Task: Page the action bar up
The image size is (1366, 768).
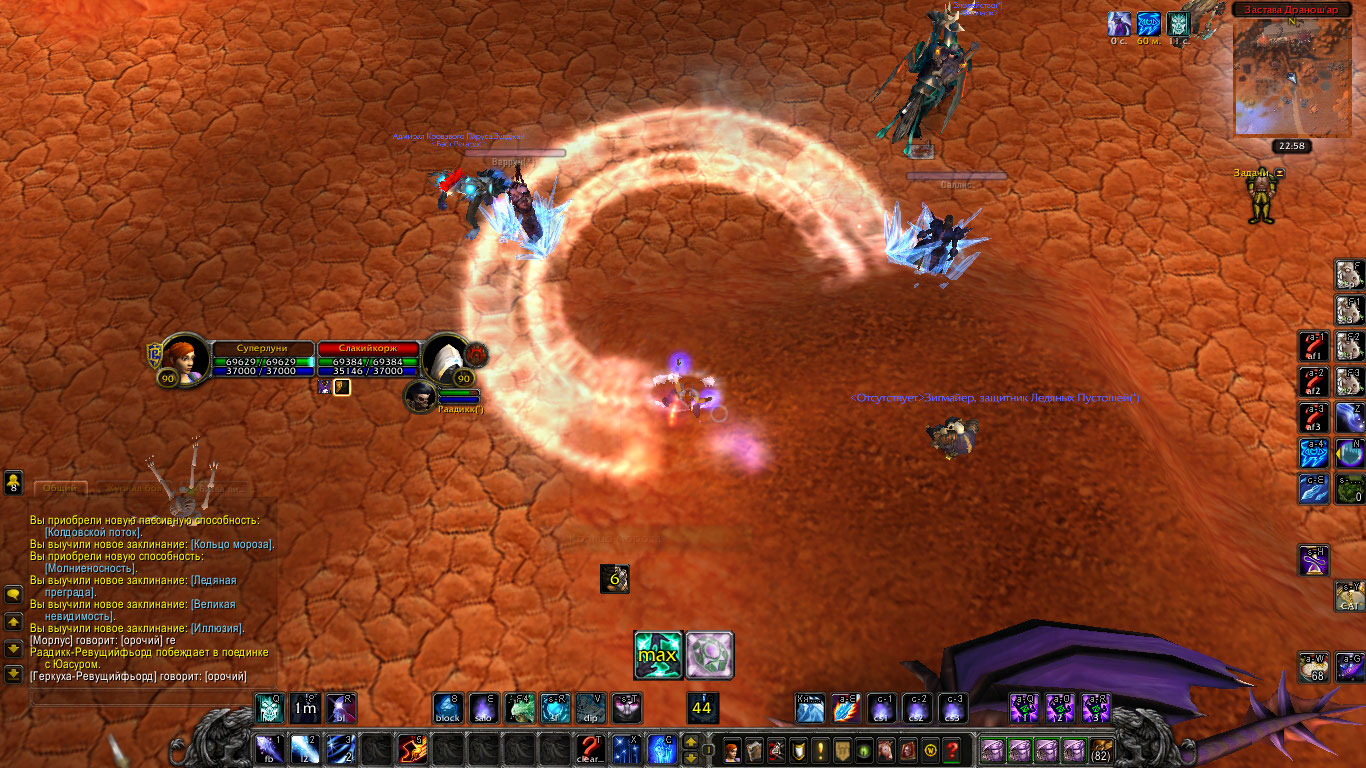Action: (690, 742)
